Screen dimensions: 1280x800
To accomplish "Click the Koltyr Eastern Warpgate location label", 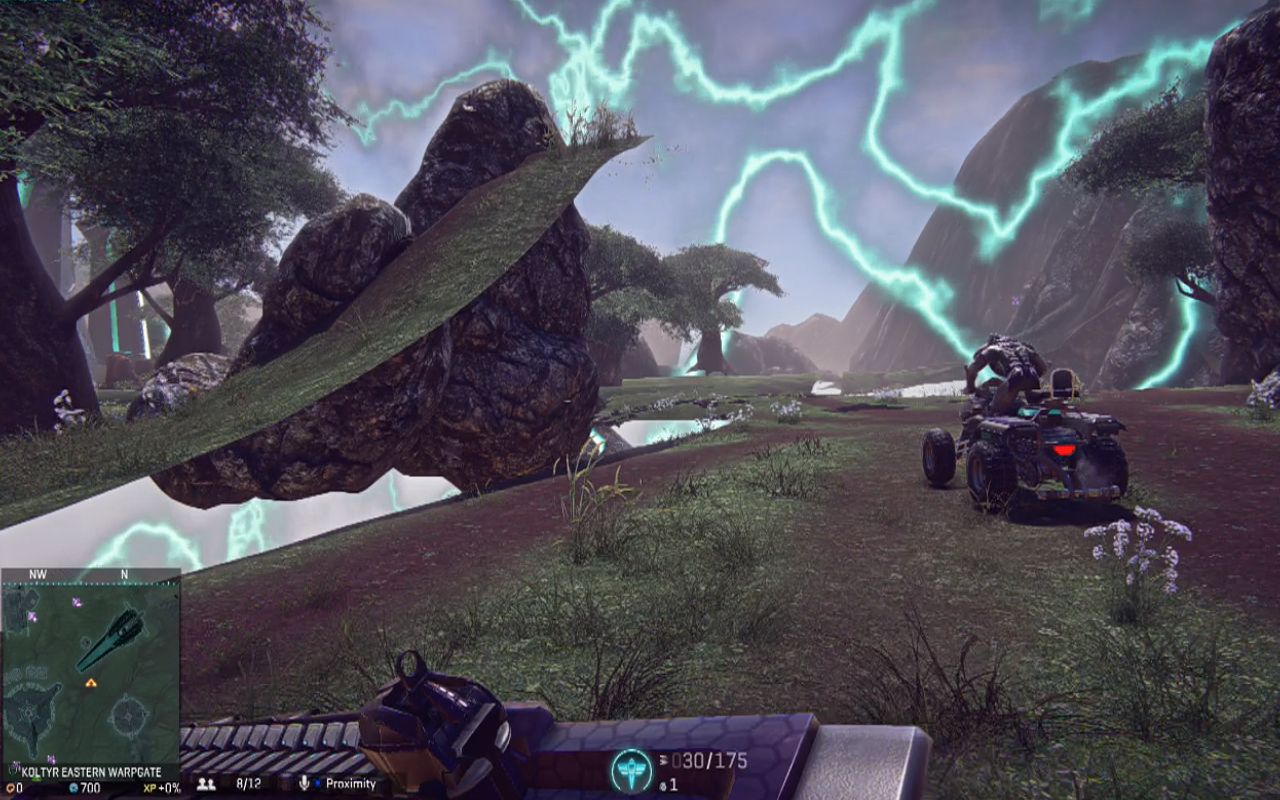I will coord(91,772).
